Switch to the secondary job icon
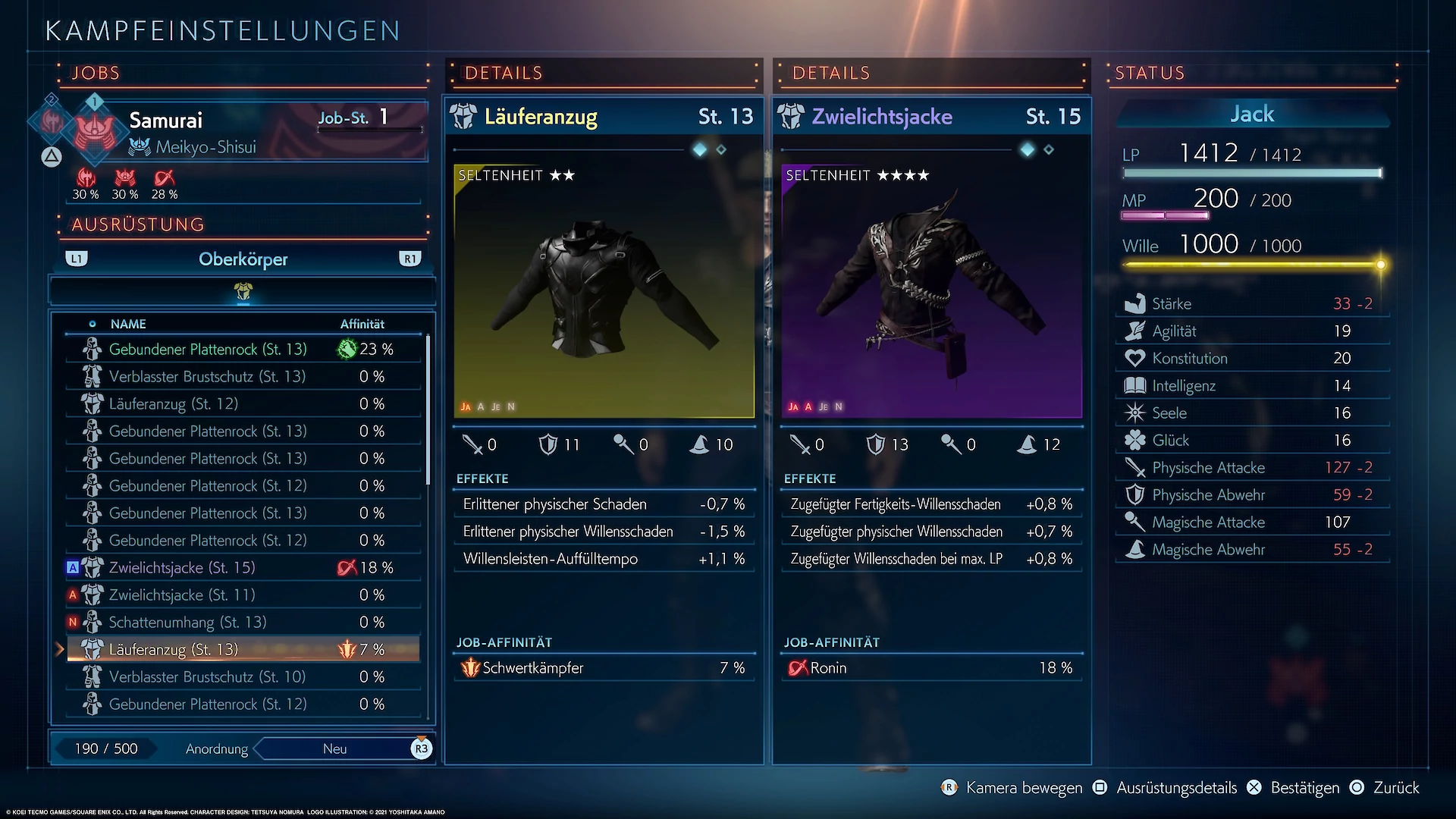 (50, 121)
